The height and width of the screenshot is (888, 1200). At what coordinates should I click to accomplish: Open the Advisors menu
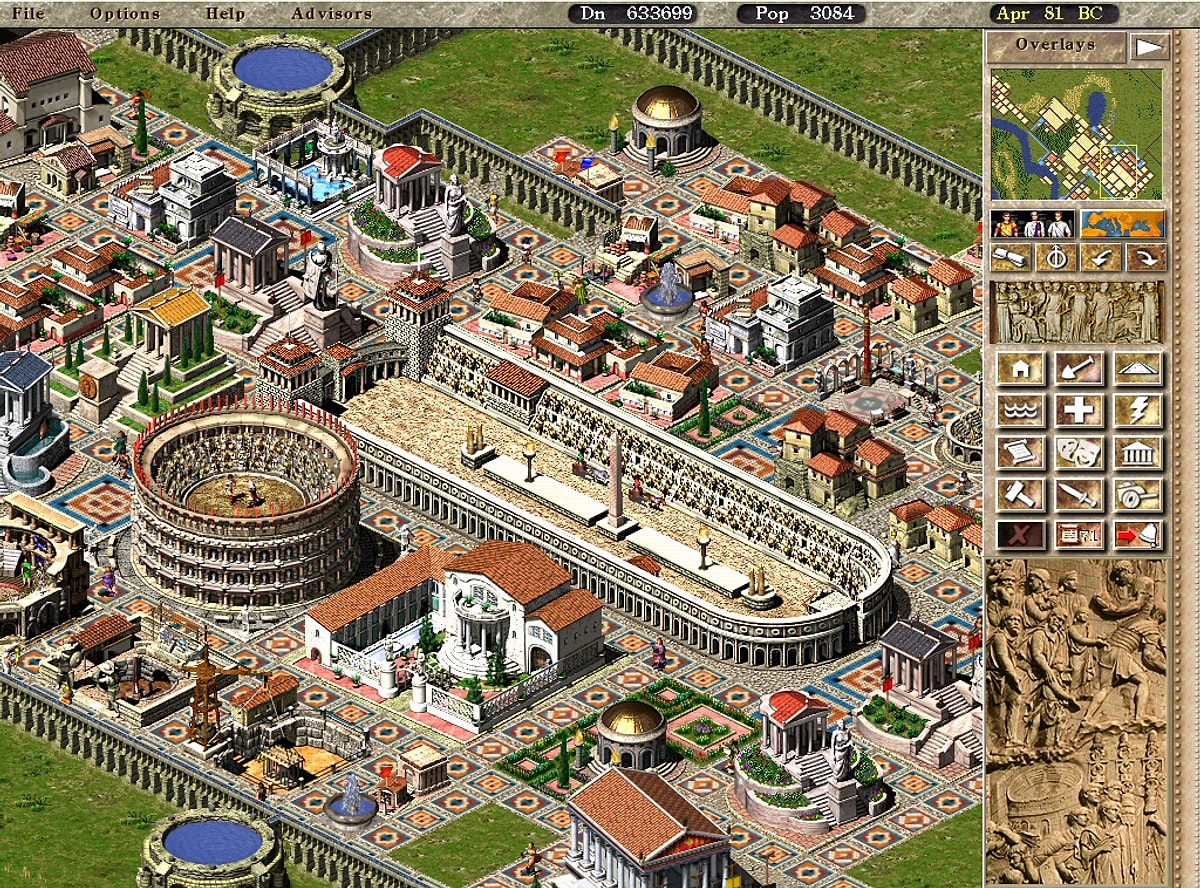coord(331,14)
